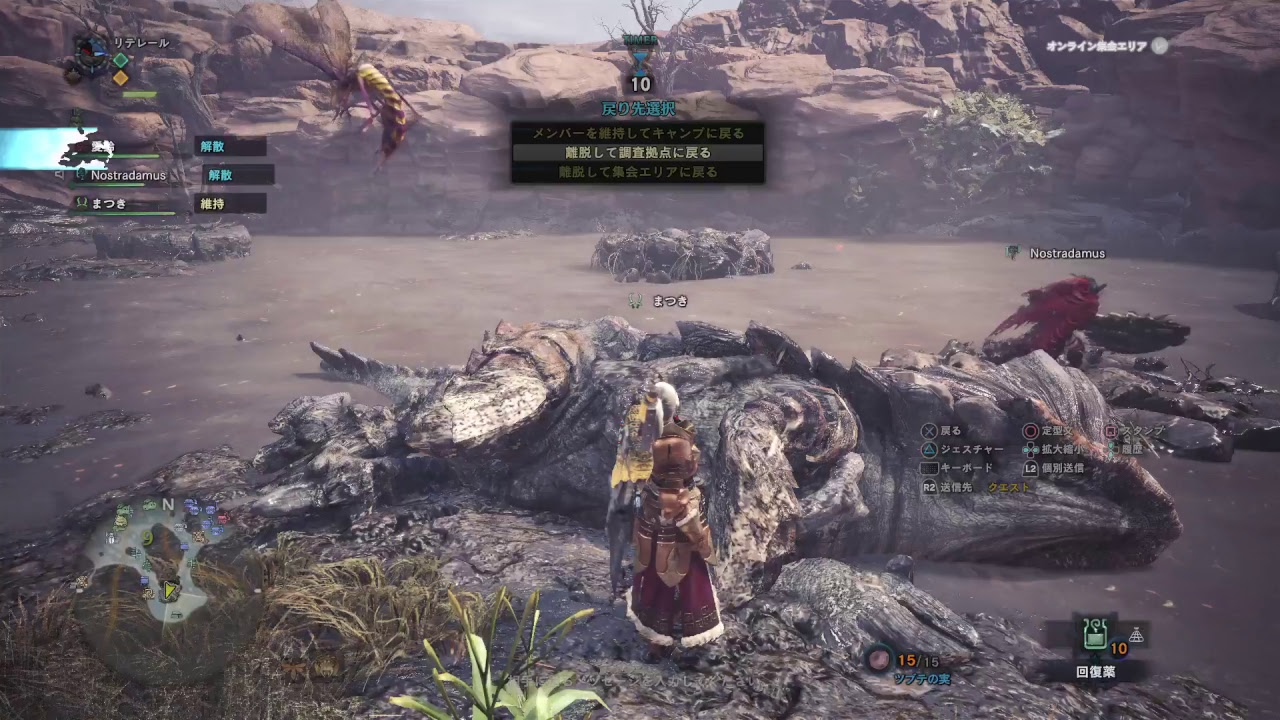This screenshot has width=1280, height=720.
Task: Use the 回復薬 item slot
Action: 1094,635
